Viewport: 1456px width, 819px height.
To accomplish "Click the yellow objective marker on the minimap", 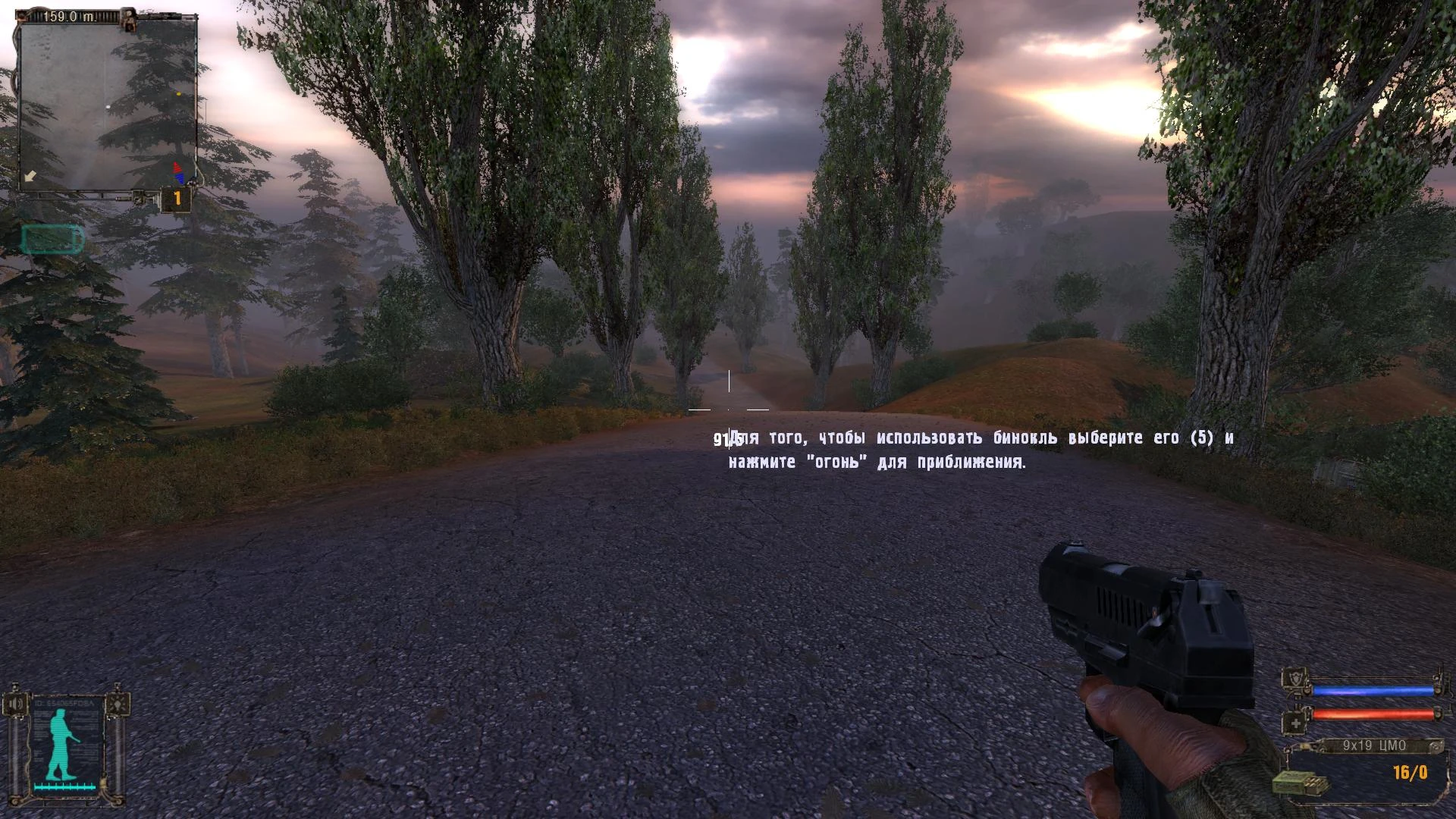I will (x=178, y=93).
